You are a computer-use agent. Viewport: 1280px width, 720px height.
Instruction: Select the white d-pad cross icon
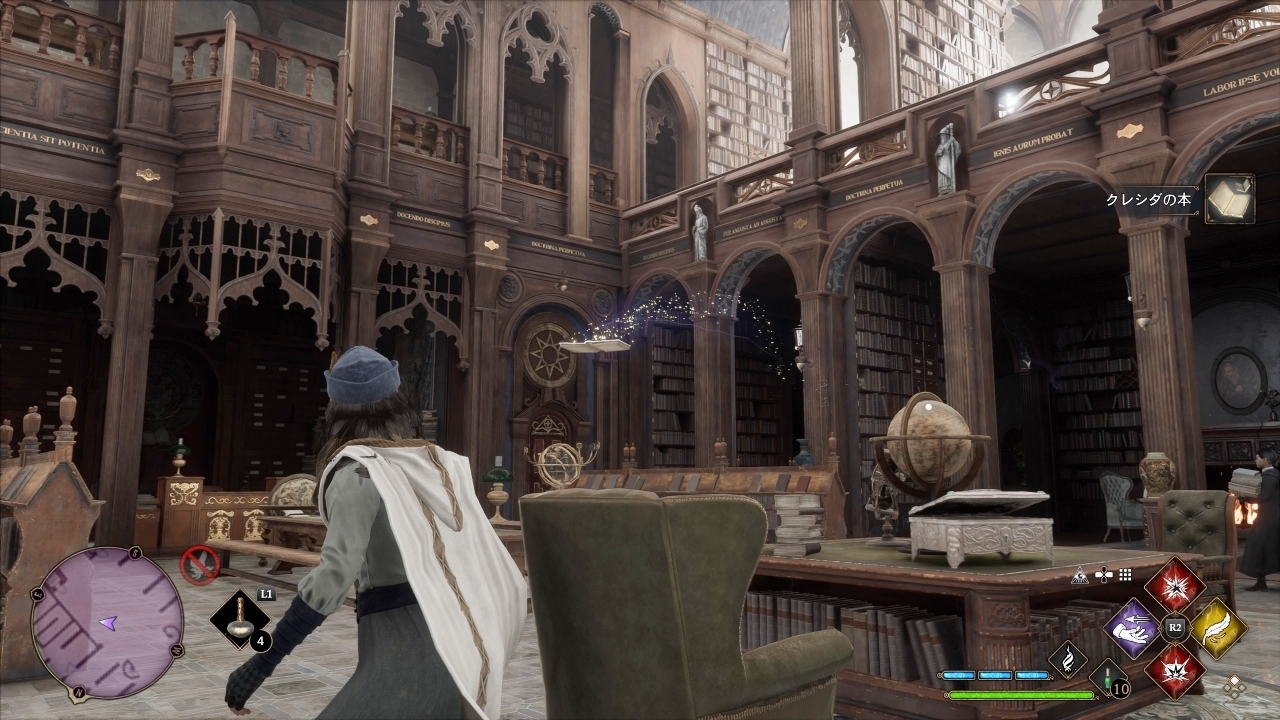click(1103, 575)
